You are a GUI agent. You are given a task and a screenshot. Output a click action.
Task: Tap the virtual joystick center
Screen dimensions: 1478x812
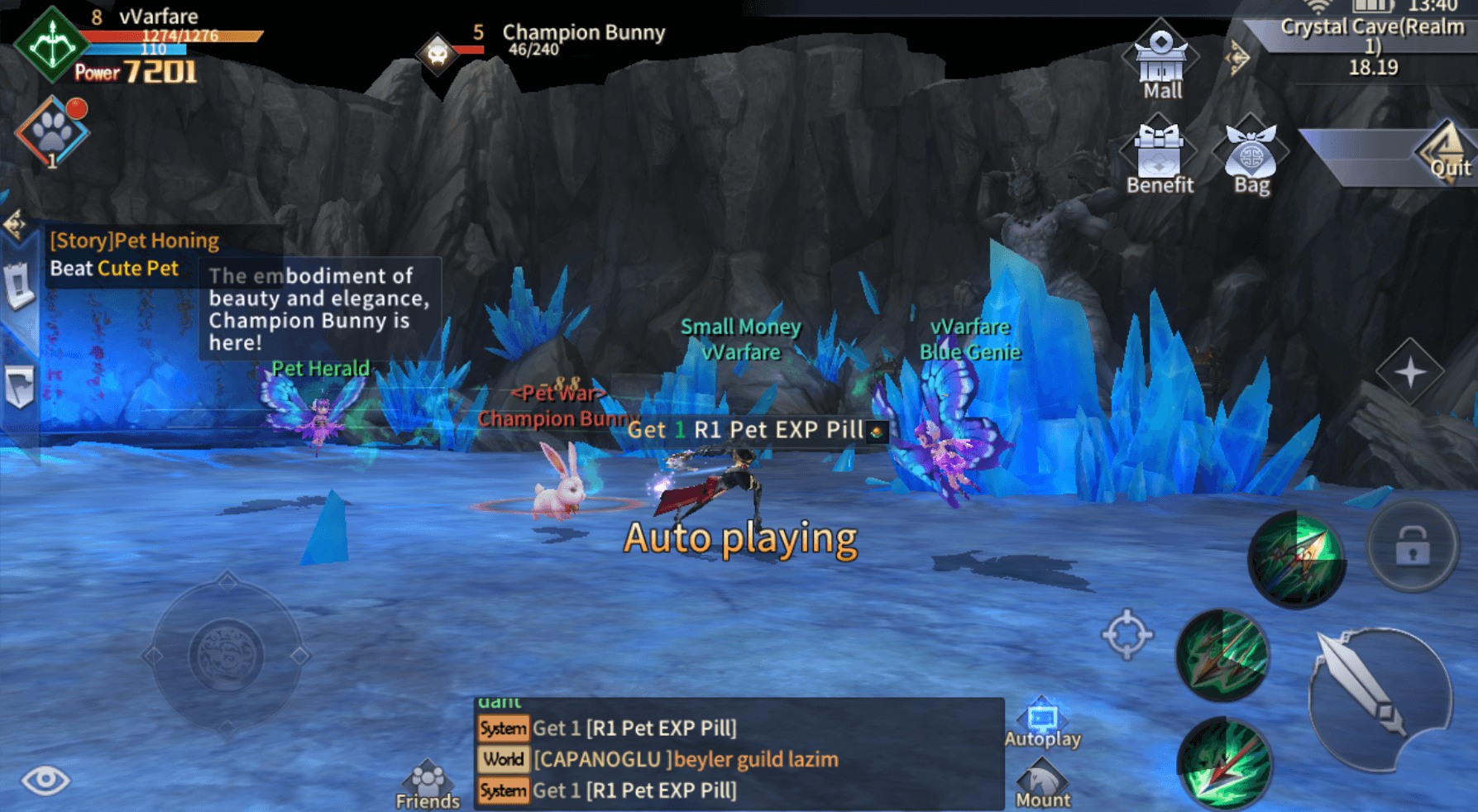tap(227, 656)
